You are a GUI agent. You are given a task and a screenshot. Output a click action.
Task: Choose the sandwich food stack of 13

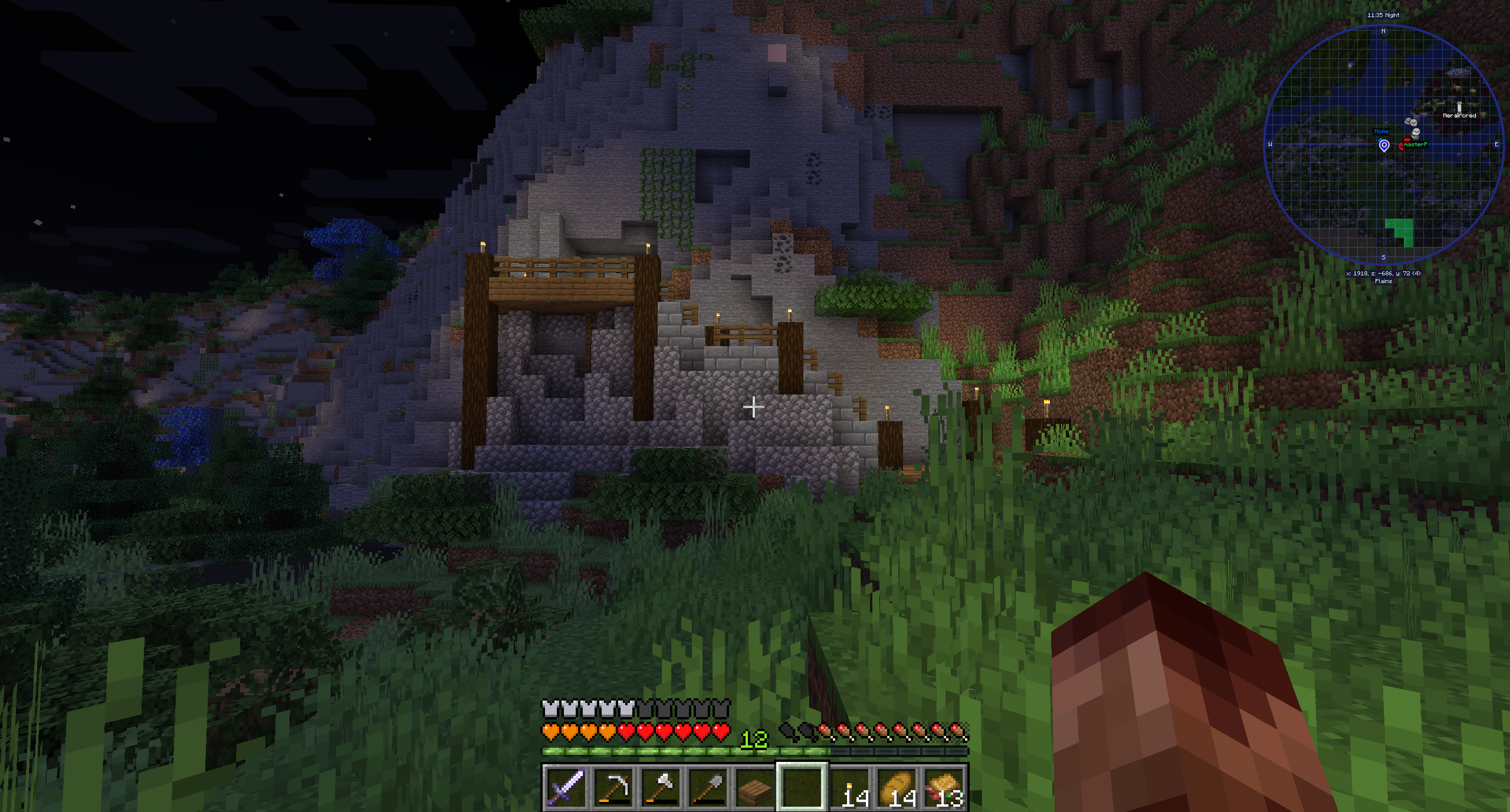[x=944, y=787]
